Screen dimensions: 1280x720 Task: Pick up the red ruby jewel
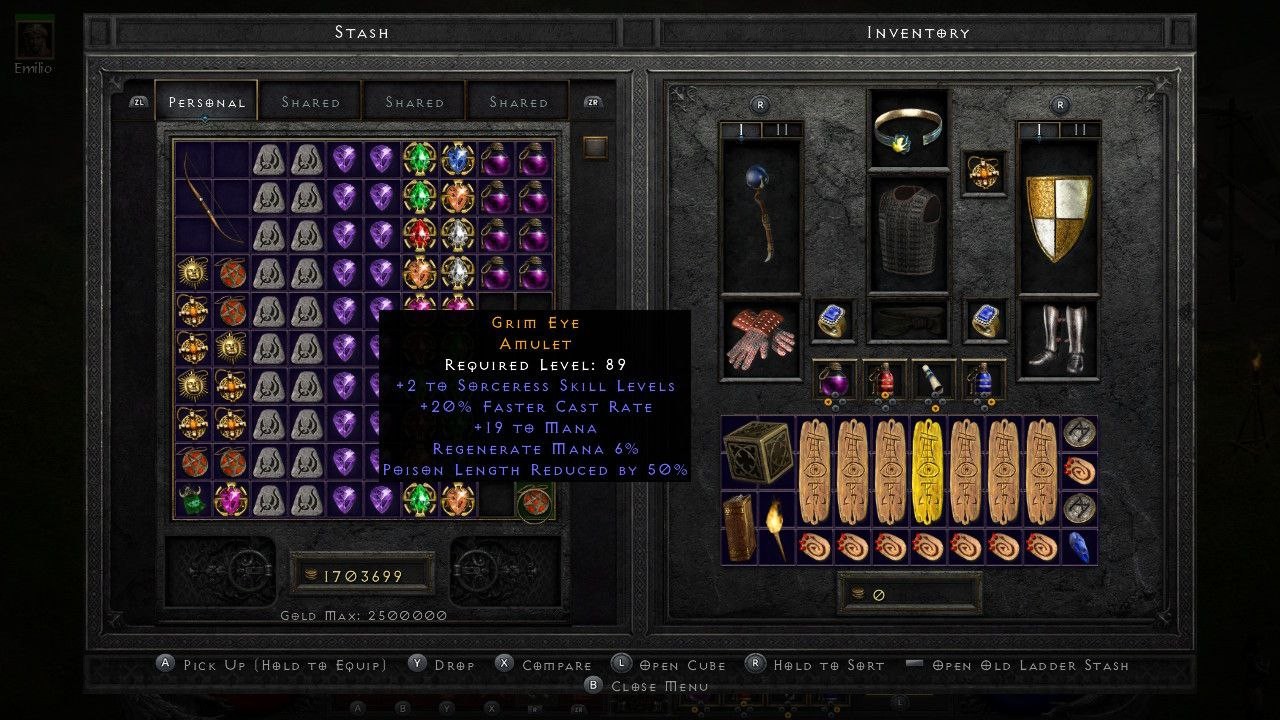421,236
